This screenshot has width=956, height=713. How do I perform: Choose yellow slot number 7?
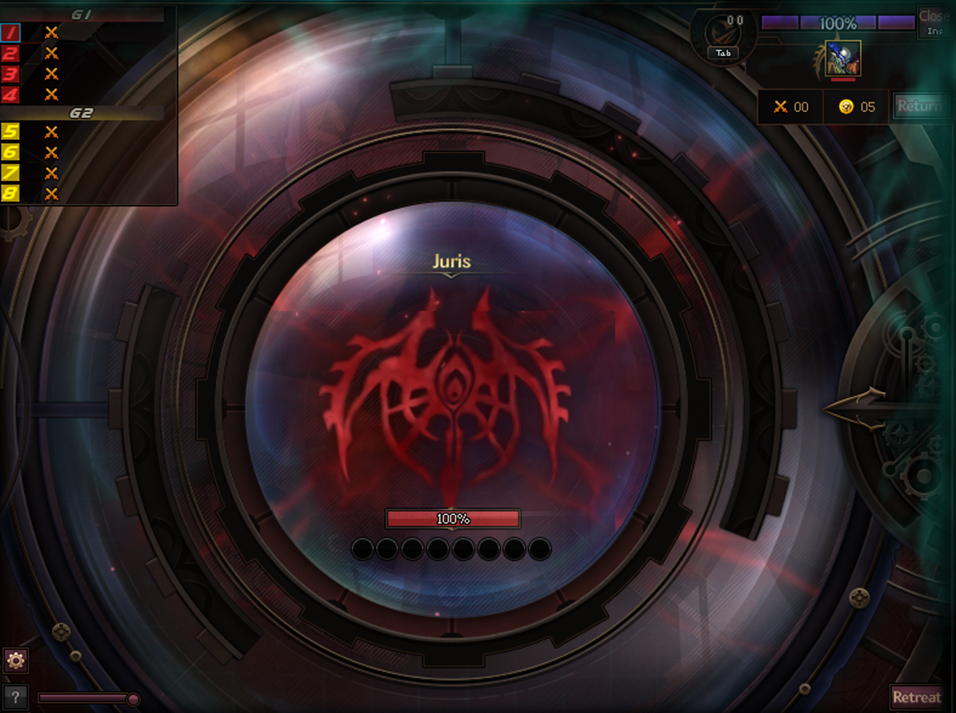coord(11,173)
